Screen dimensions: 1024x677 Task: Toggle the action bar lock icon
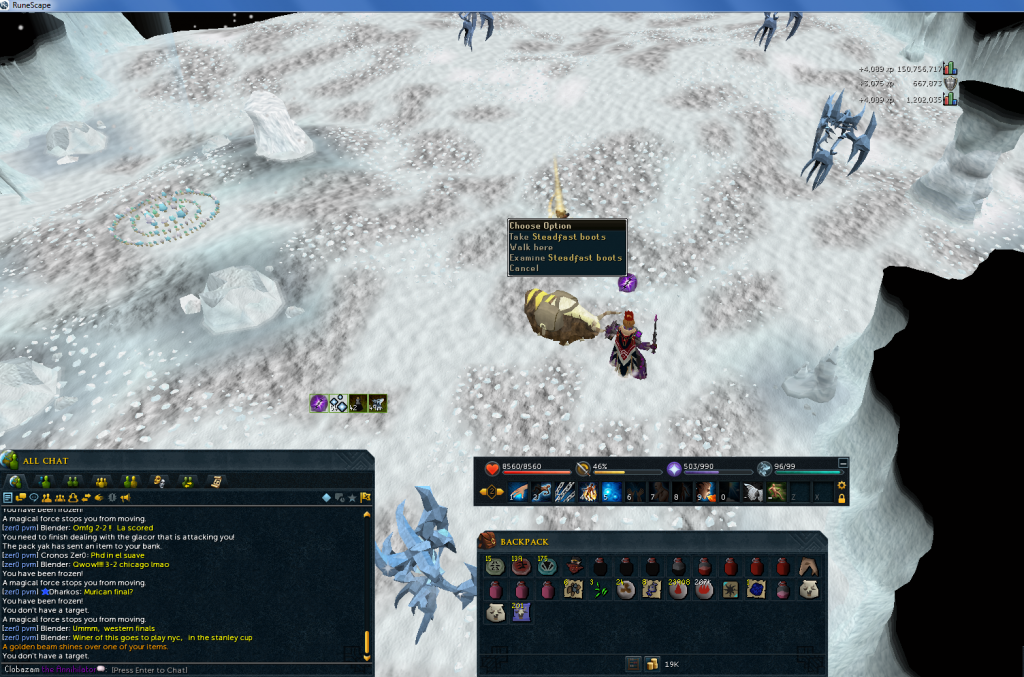point(842,497)
